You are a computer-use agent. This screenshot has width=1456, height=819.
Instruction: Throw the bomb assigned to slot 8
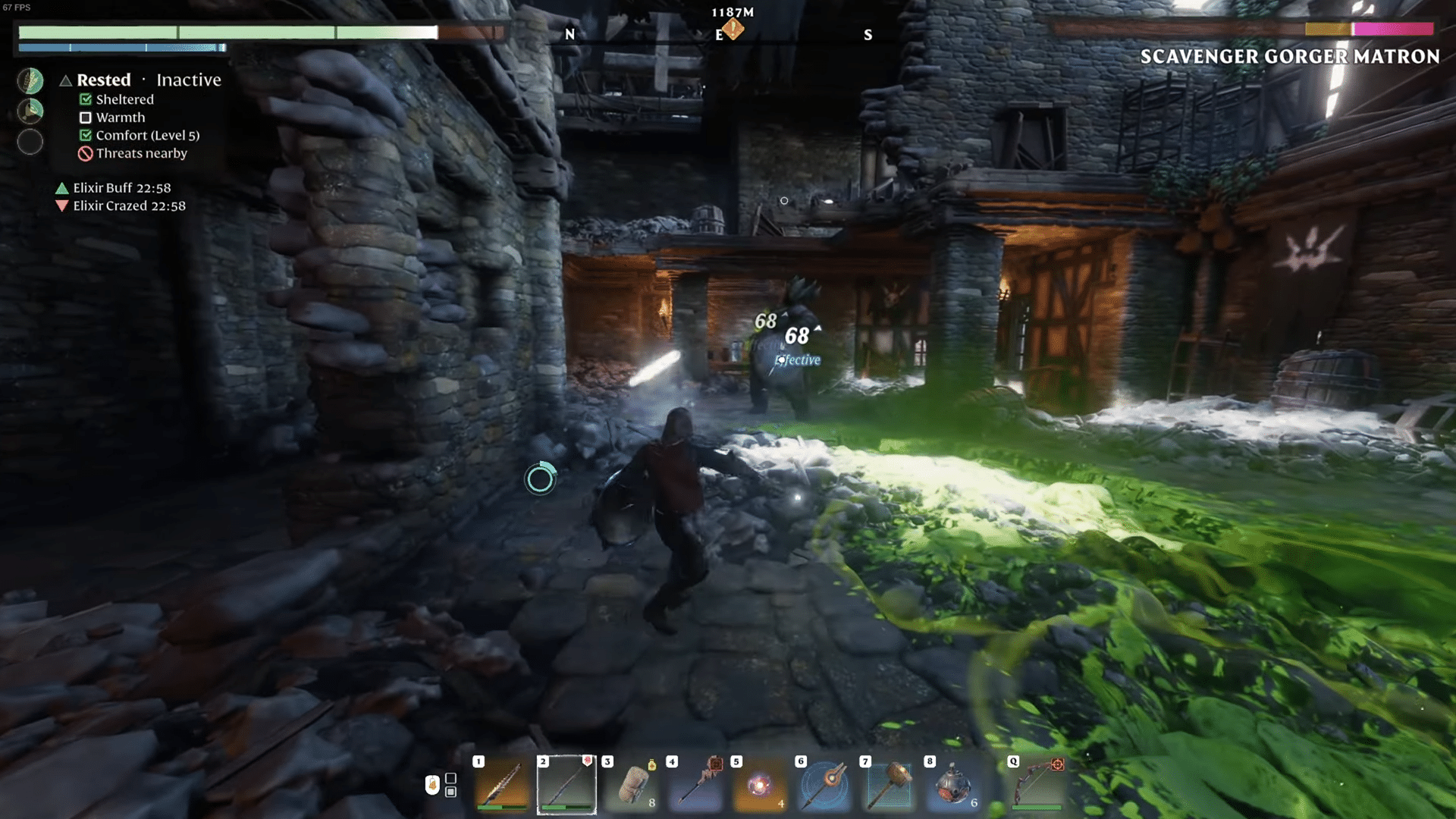pyautogui.click(x=954, y=785)
